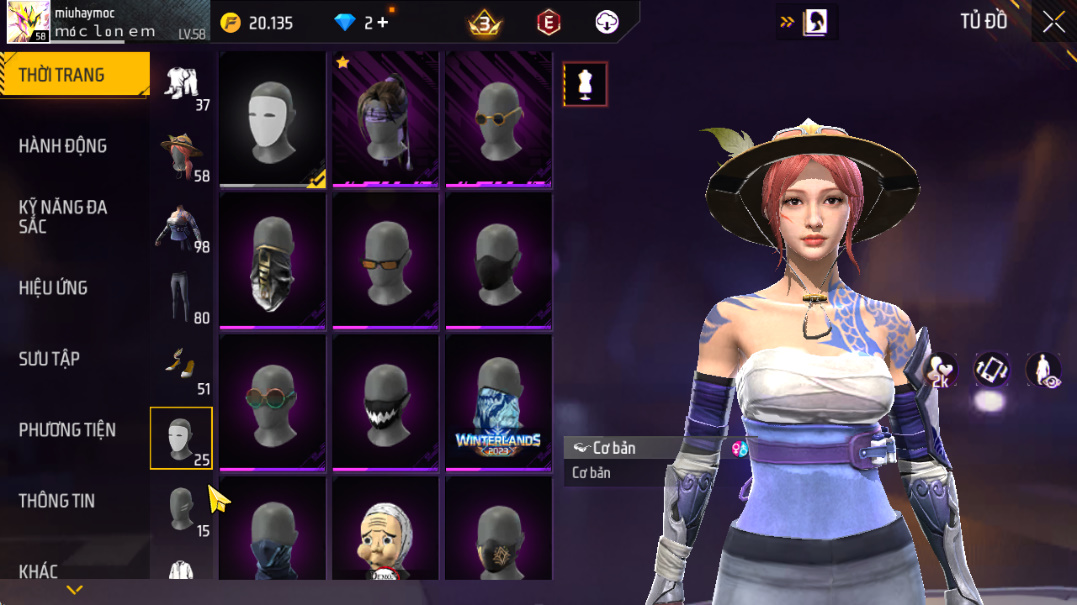Choose the Phương Tiện section

[x=67, y=430]
